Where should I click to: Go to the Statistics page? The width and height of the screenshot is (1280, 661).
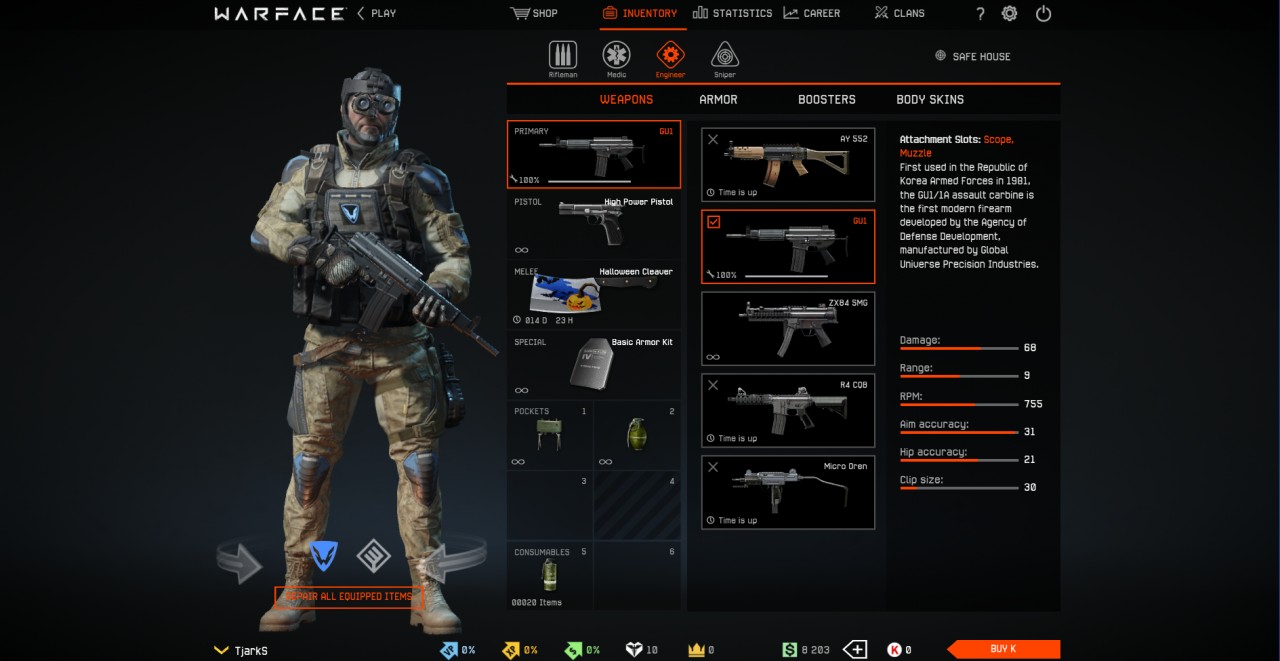[732, 13]
